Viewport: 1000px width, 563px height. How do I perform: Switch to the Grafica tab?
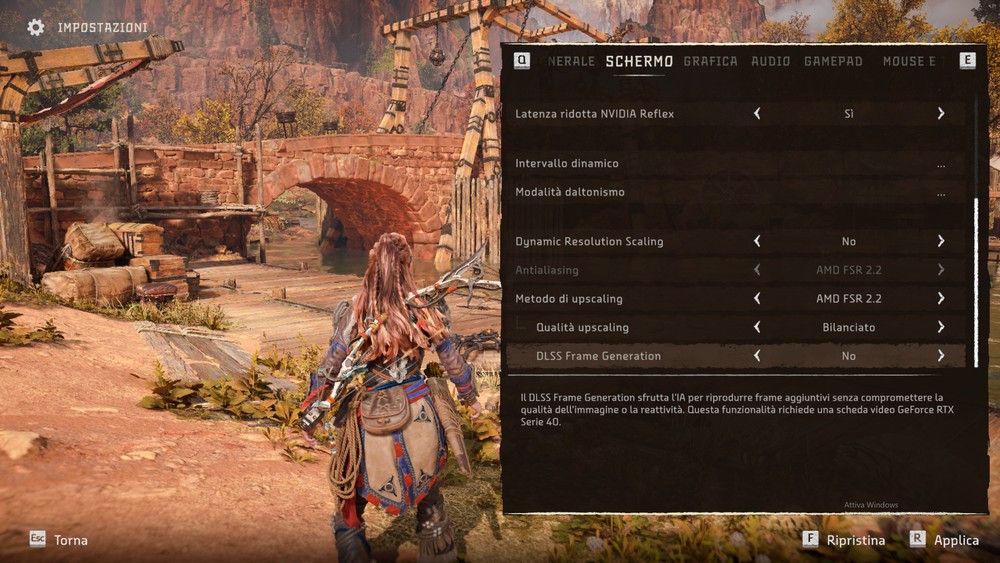[x=710, y=61]
